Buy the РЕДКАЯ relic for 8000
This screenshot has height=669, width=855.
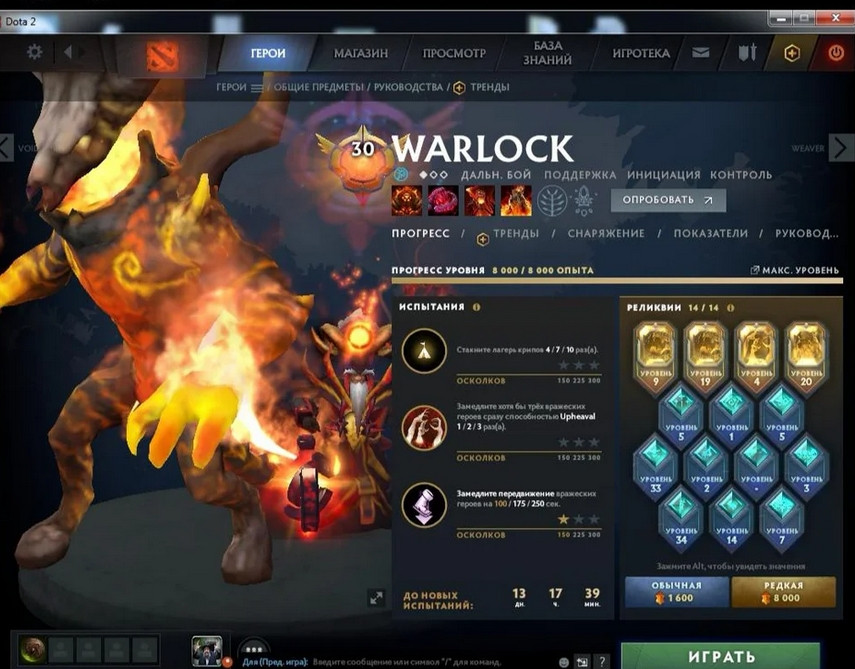coord(783,592)
